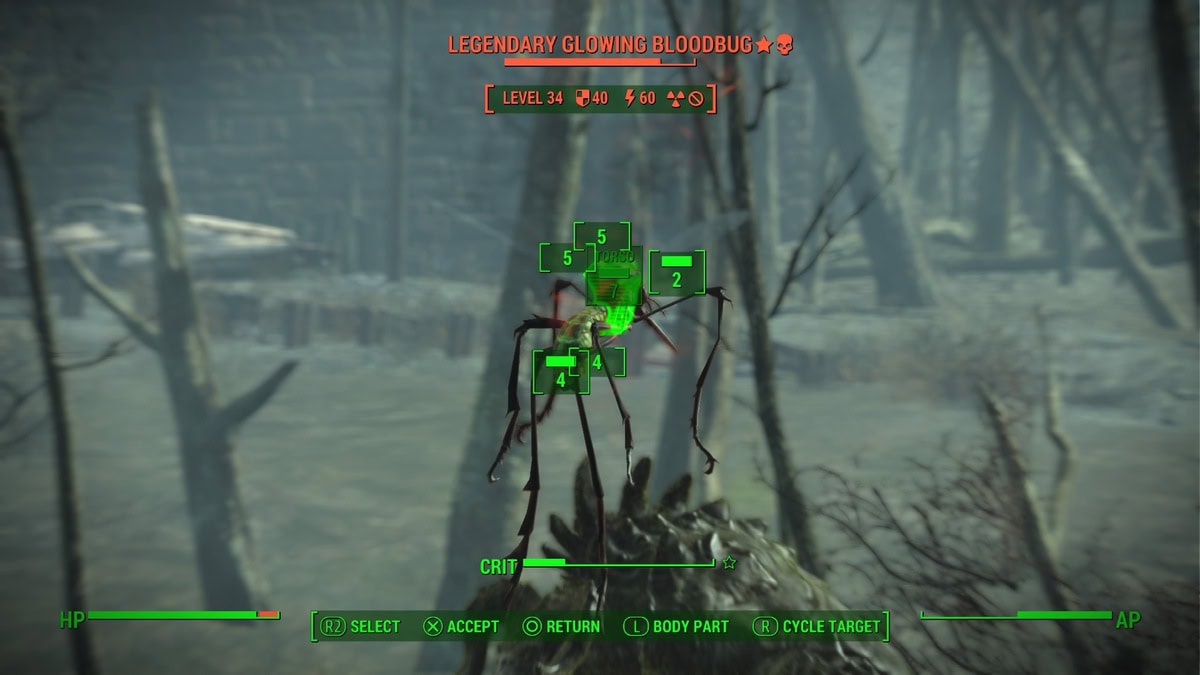Image resolution: width=1200 pixels, height=675 pixels.
Task: Choose the 4 hit chance box with condition bar
Action: coord(561,371)
